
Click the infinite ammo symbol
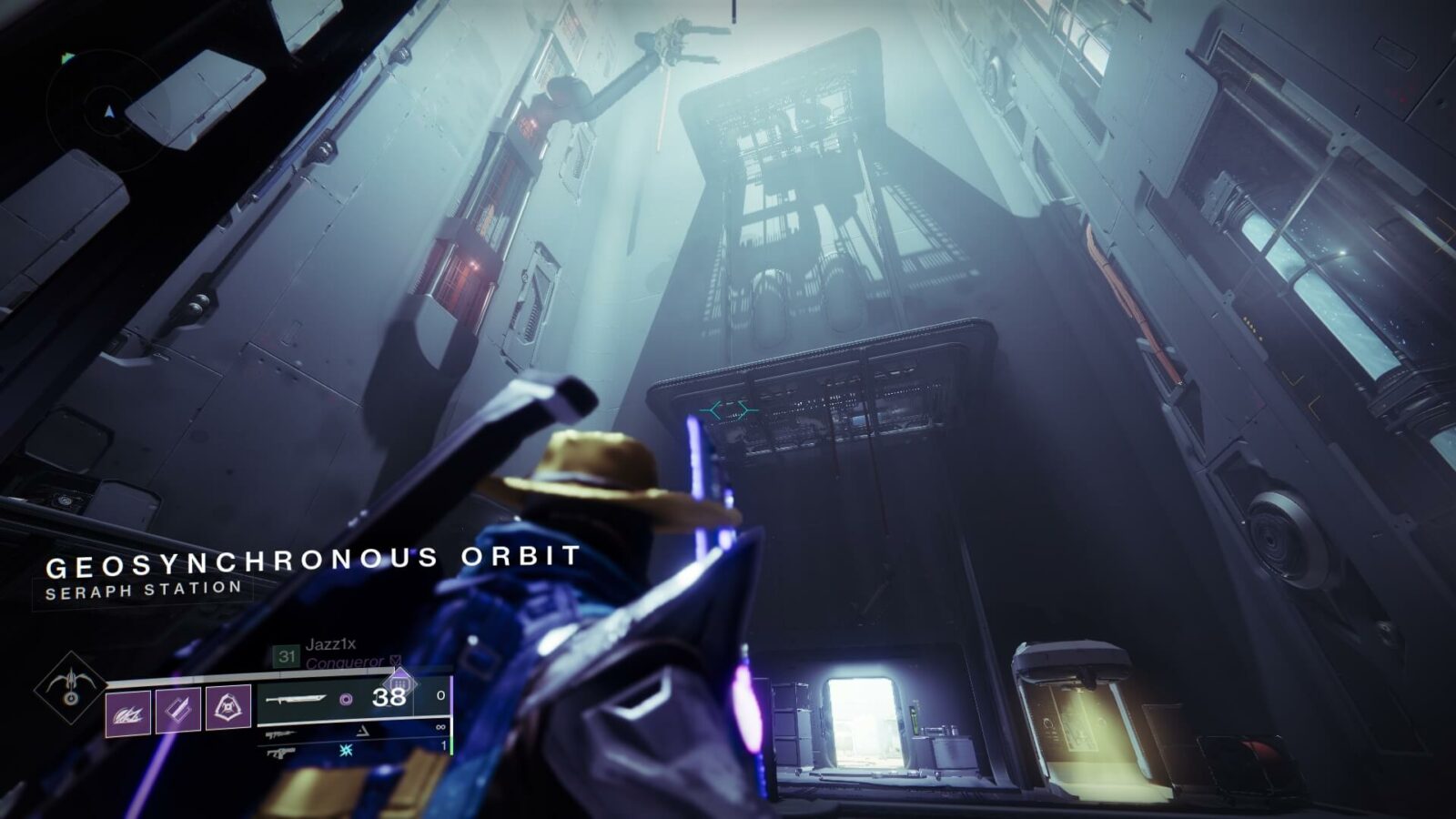[x=441, y=727]
